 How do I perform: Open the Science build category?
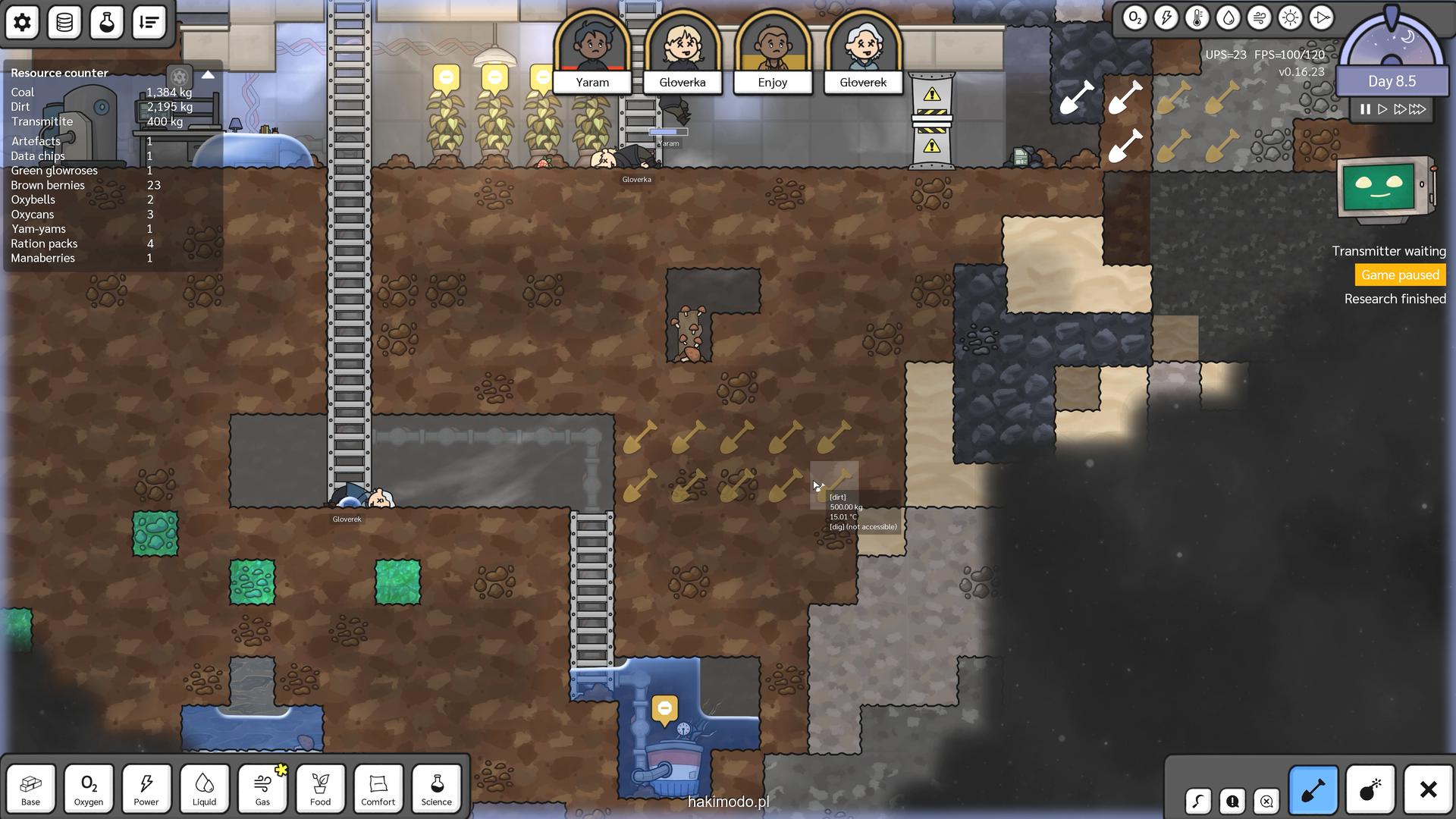point(436,789)
